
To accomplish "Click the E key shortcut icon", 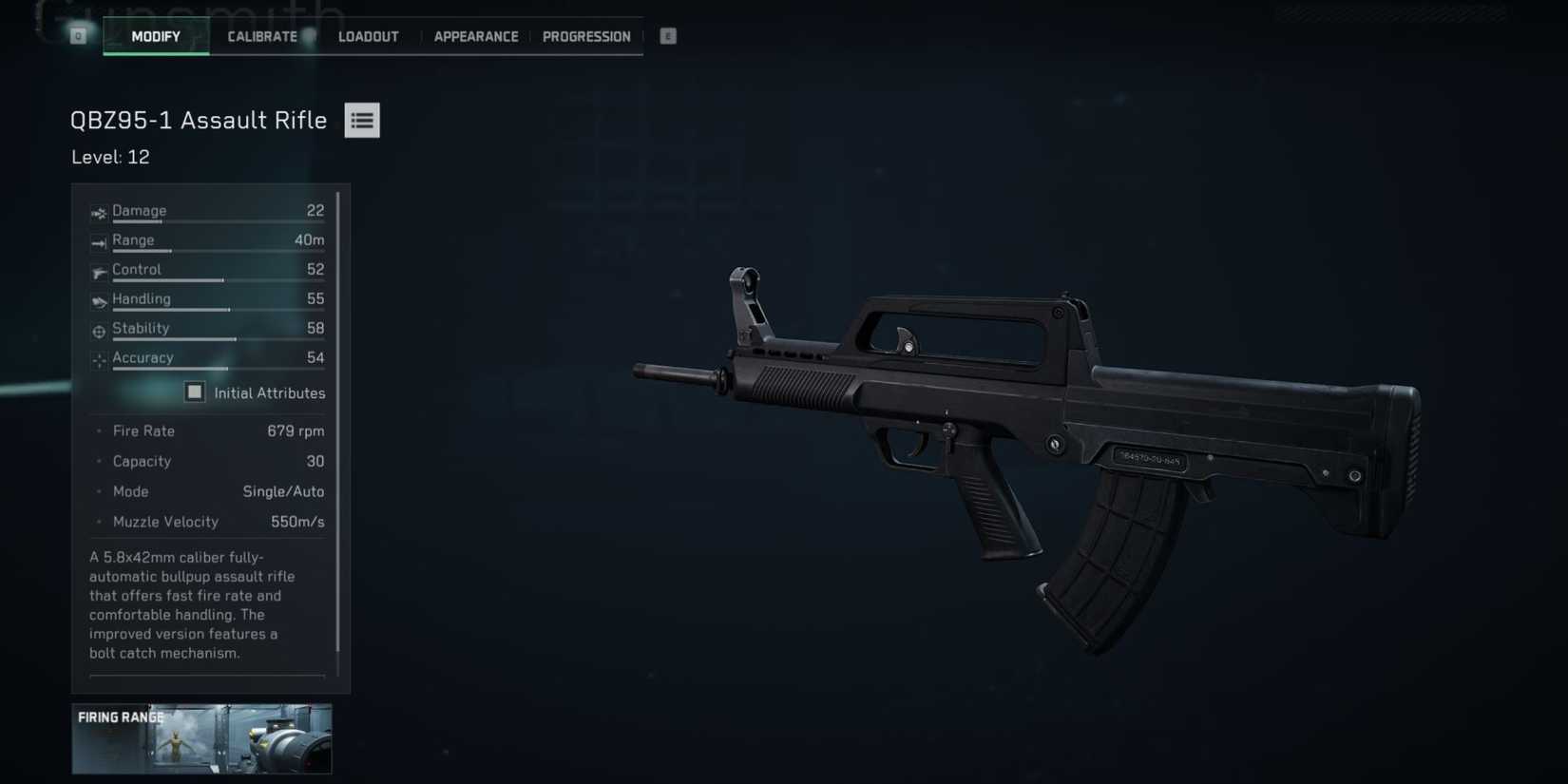I will (x=667, y=35).
